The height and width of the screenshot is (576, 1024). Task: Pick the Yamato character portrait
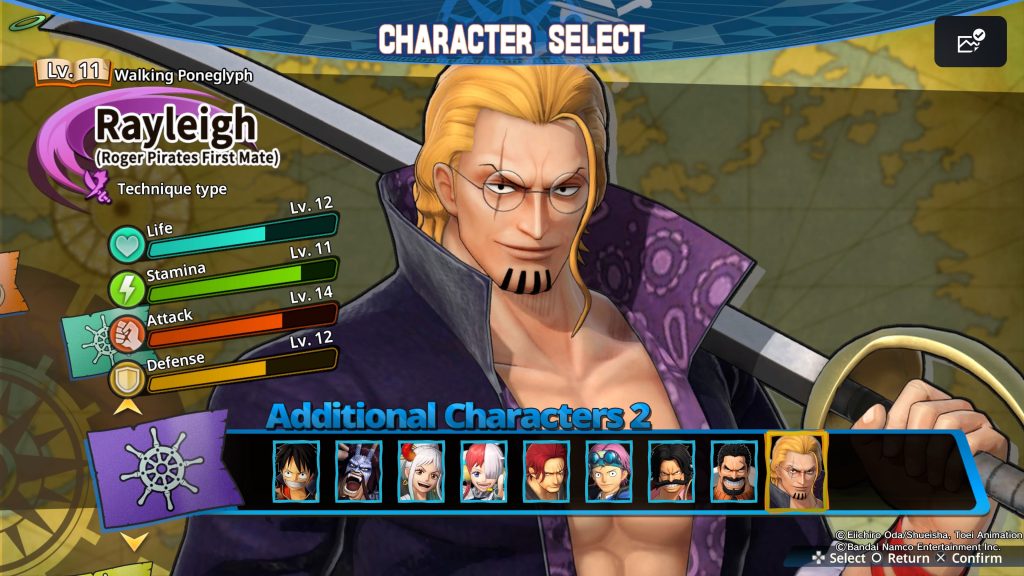tap(421, 471)
